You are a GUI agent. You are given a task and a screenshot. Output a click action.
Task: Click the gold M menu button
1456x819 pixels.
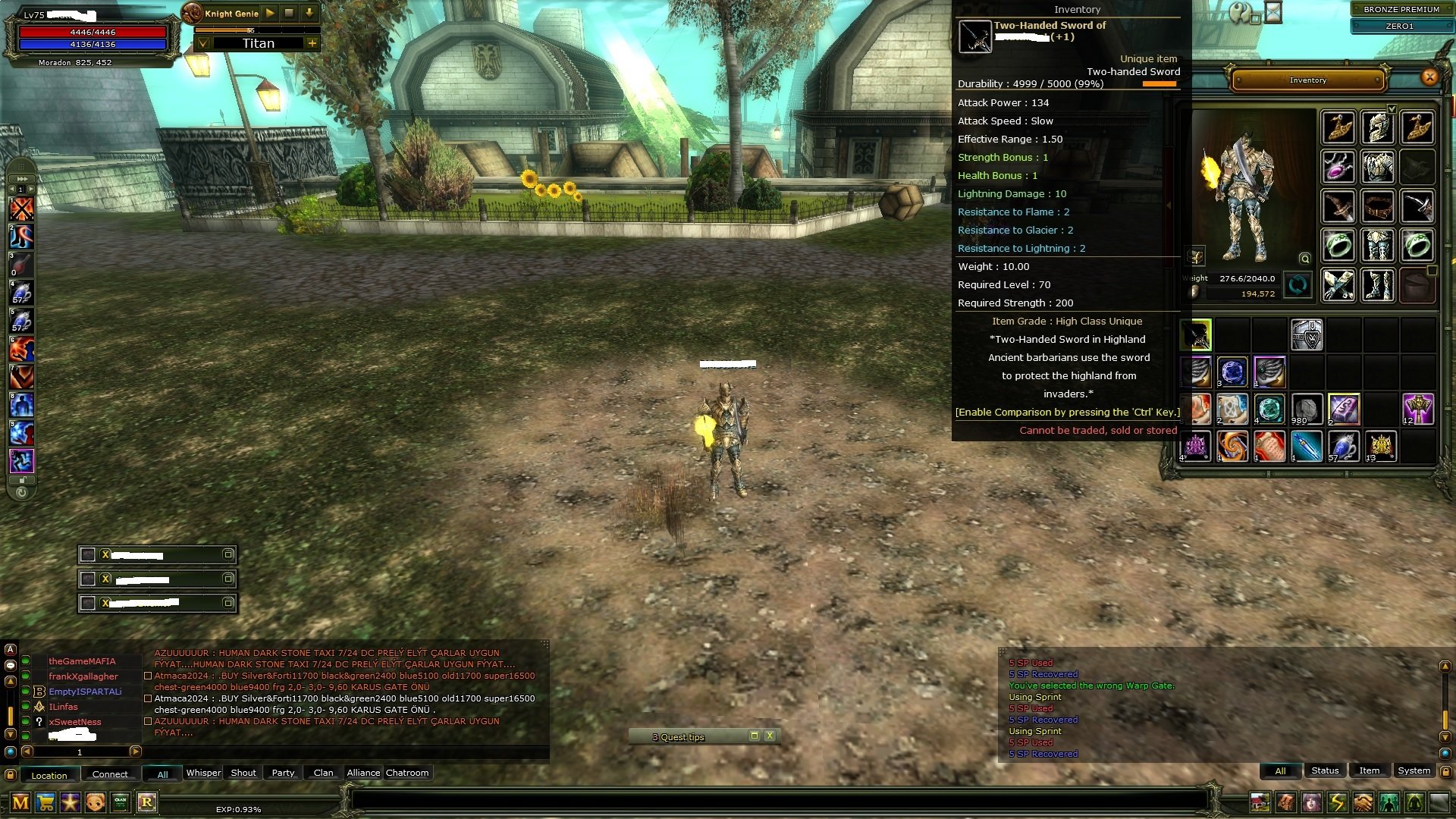point(20,802)
